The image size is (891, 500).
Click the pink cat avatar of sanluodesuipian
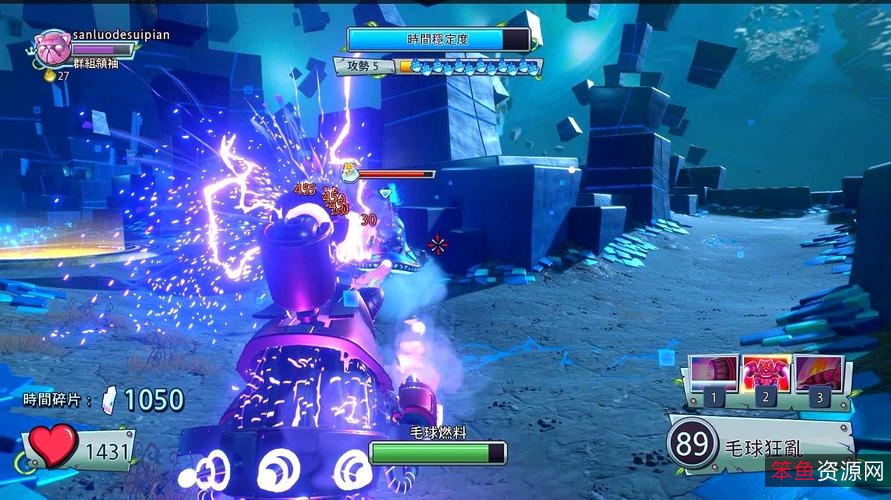(x=50, y=44)
